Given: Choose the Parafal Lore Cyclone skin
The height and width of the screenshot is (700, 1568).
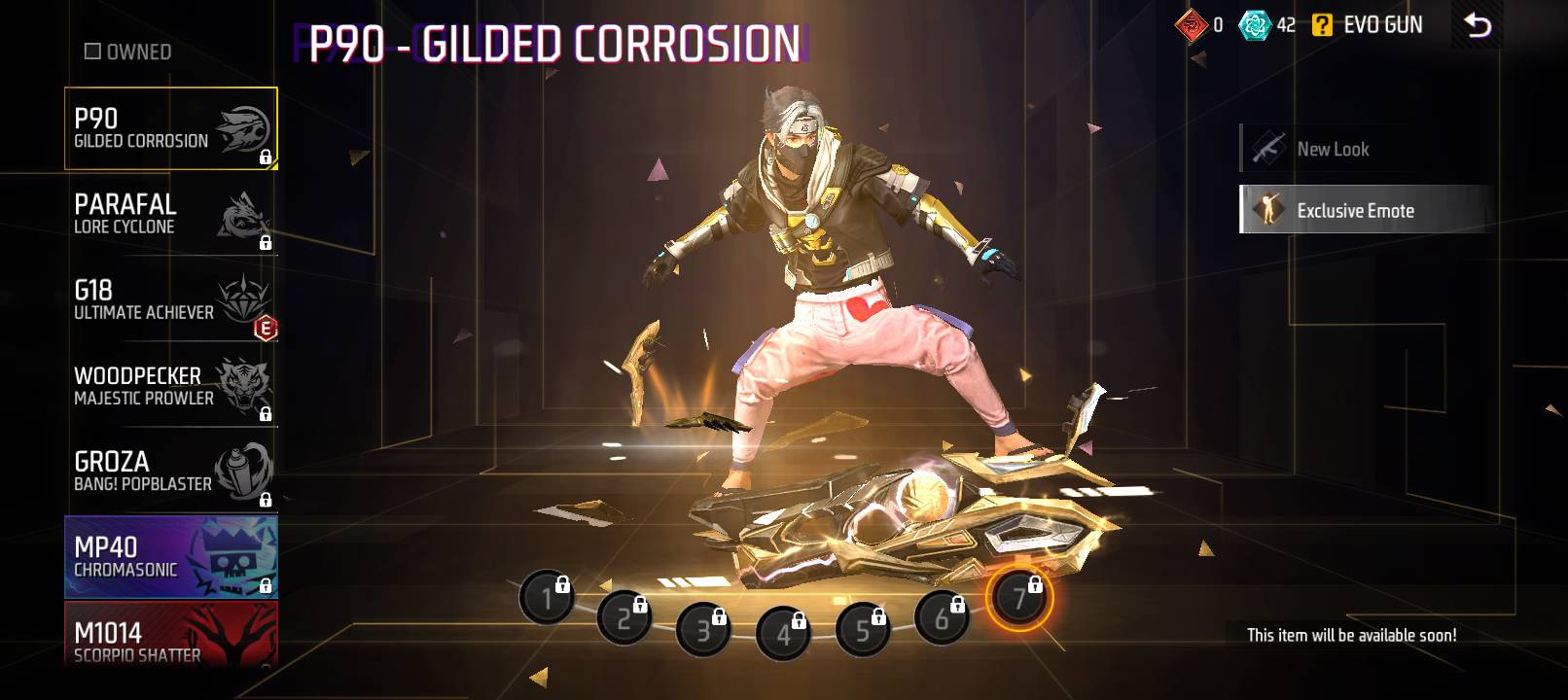Looking at the screenshot, I should pyautogui.click(x=170, y=214).
